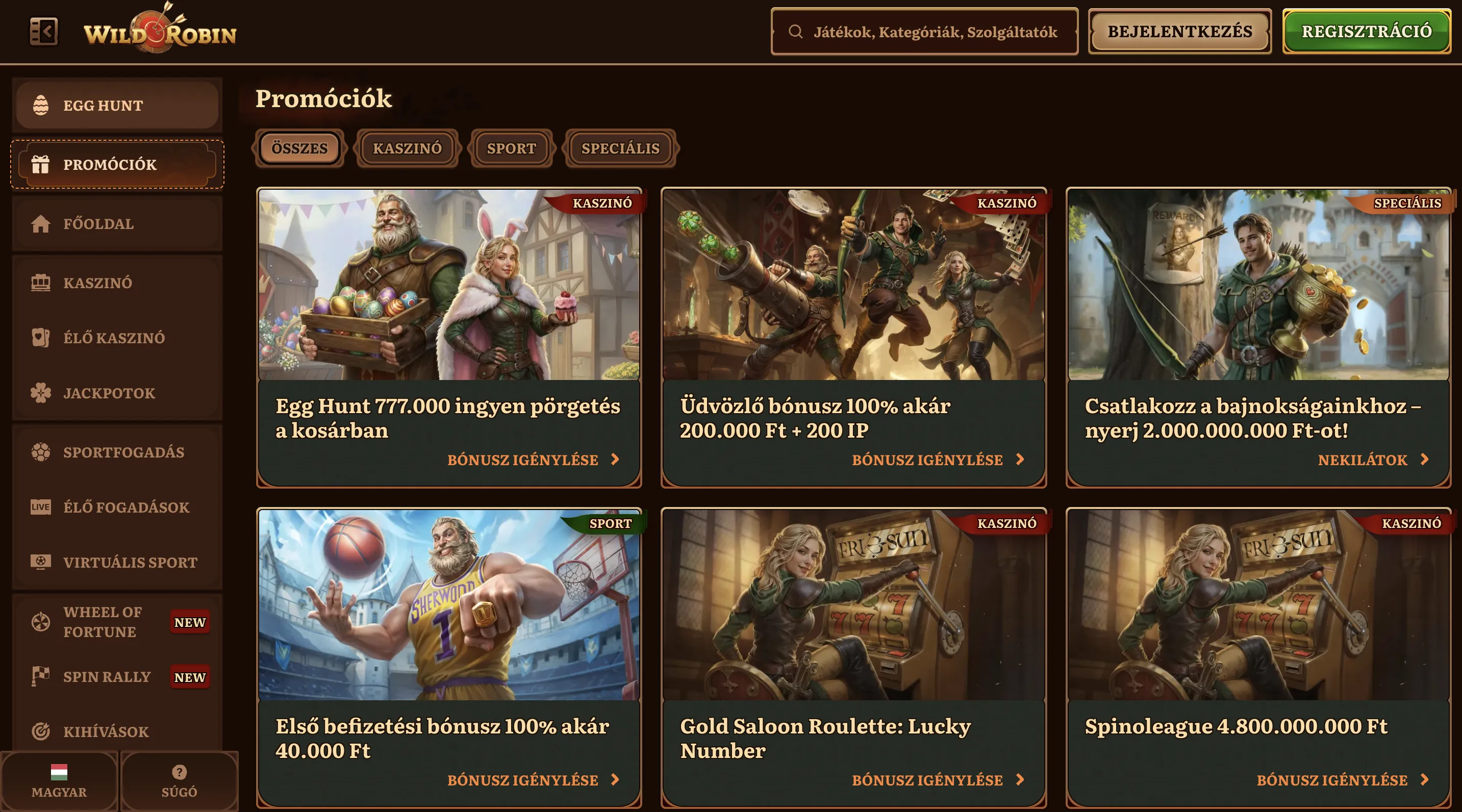Start registration with the Regisztráció button

pyautogui.click(x=1366, y=32)
